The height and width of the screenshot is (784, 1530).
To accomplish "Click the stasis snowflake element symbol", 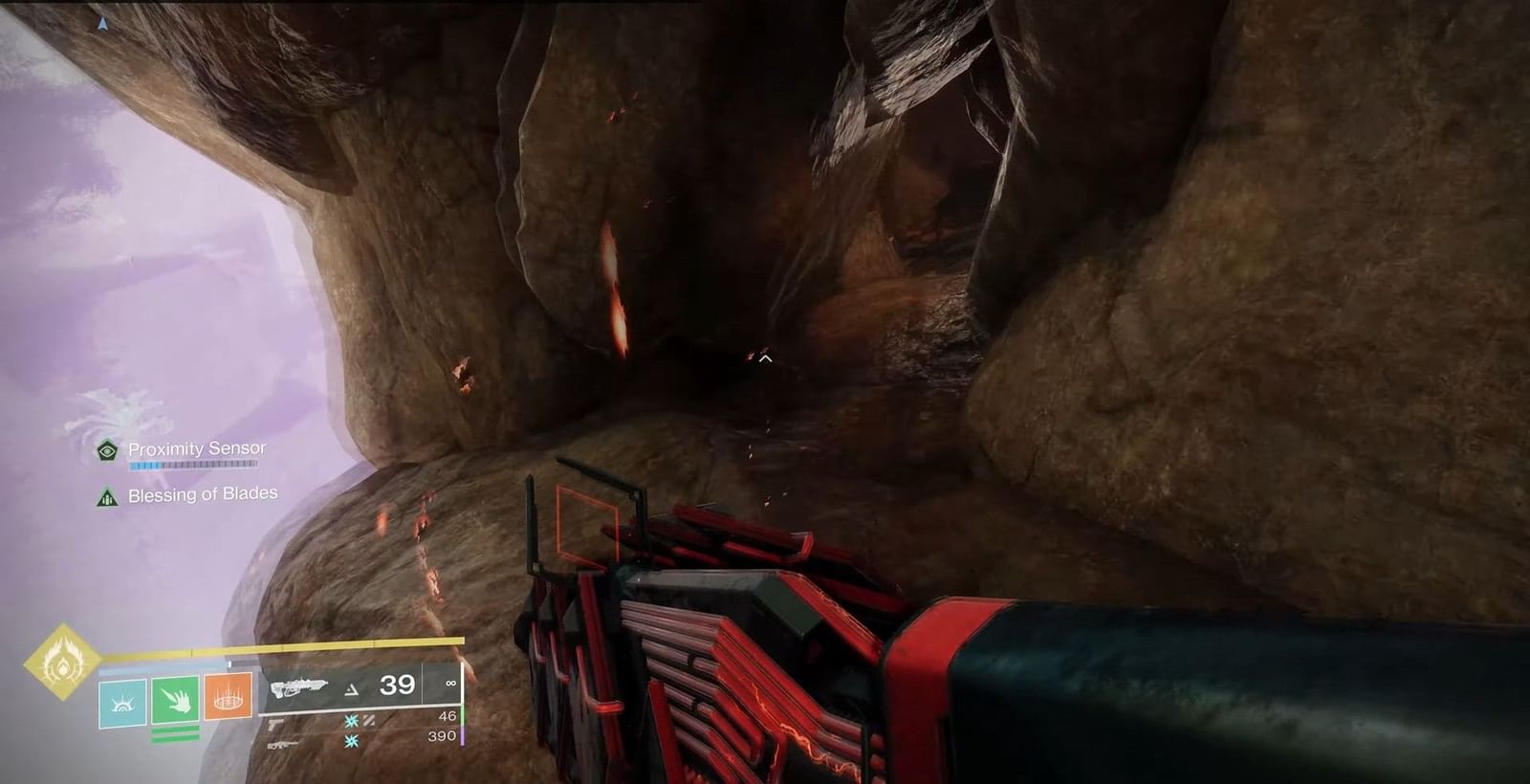I will pos(351,722).
